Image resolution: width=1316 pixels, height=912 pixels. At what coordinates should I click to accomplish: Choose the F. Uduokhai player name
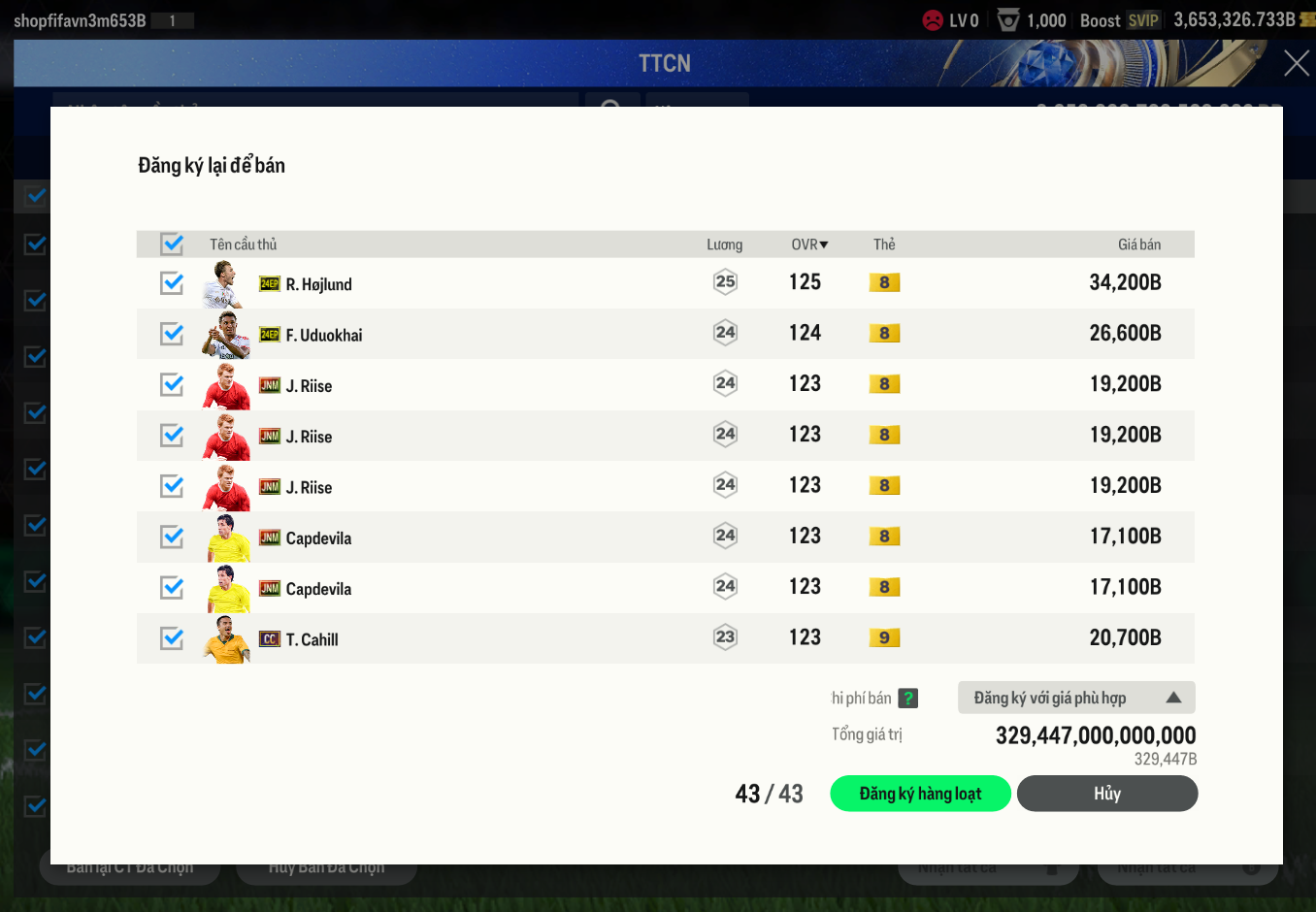coord(323,335)
